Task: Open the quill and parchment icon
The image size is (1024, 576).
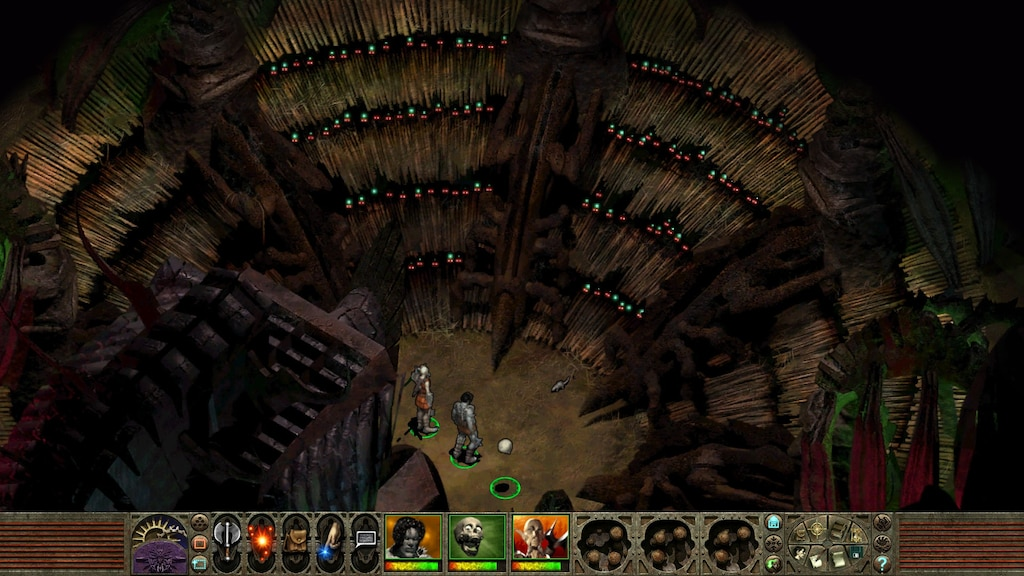Action: pyautogui.click(x=818, y=558)
